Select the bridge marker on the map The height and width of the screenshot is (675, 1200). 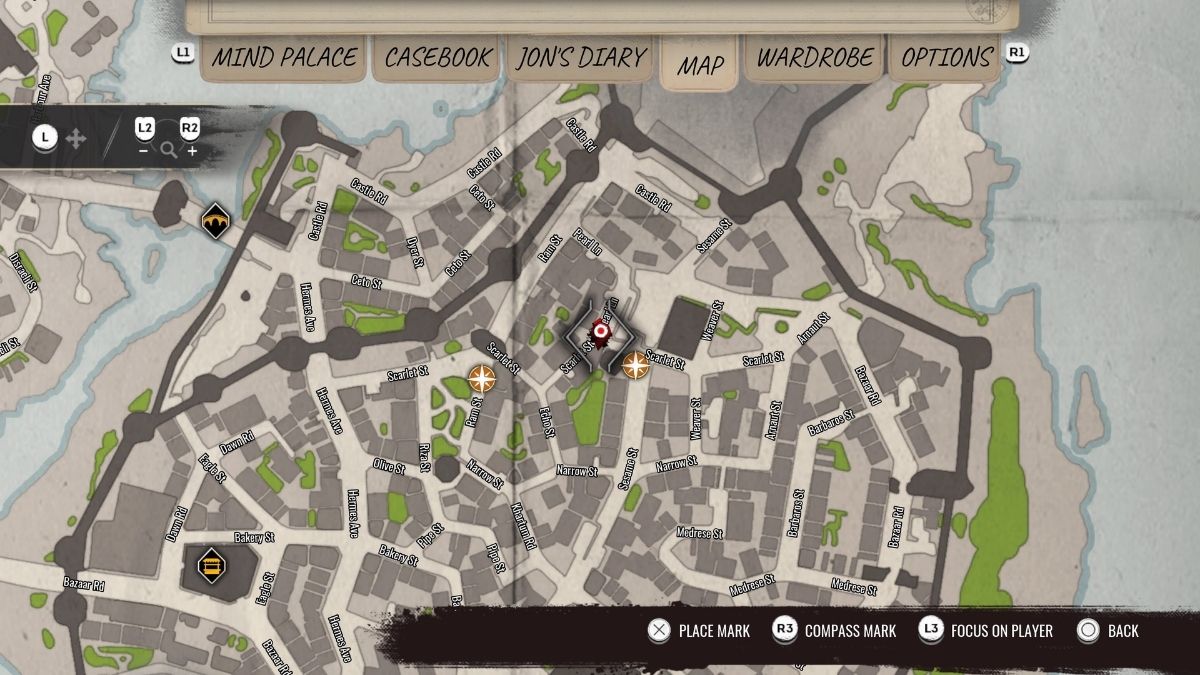click(x=214, y=220)
